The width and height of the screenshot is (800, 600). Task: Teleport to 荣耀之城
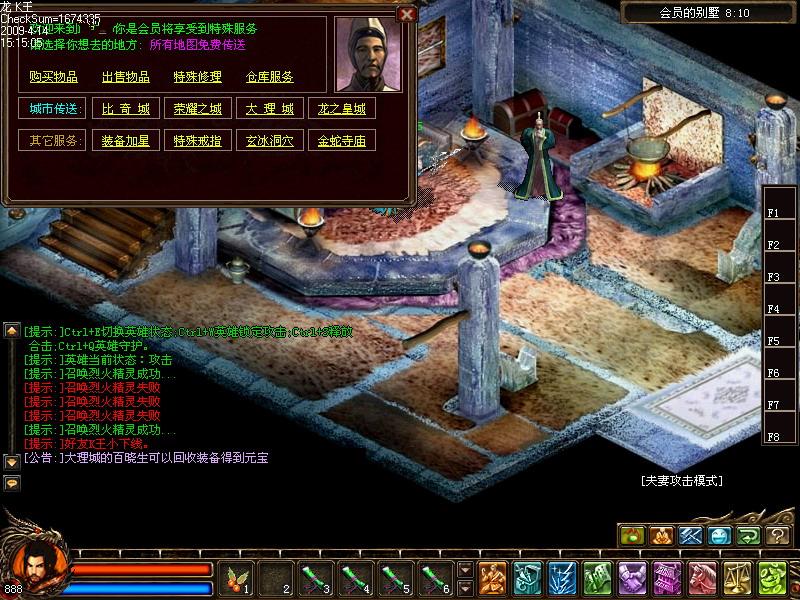click(198, 109)
